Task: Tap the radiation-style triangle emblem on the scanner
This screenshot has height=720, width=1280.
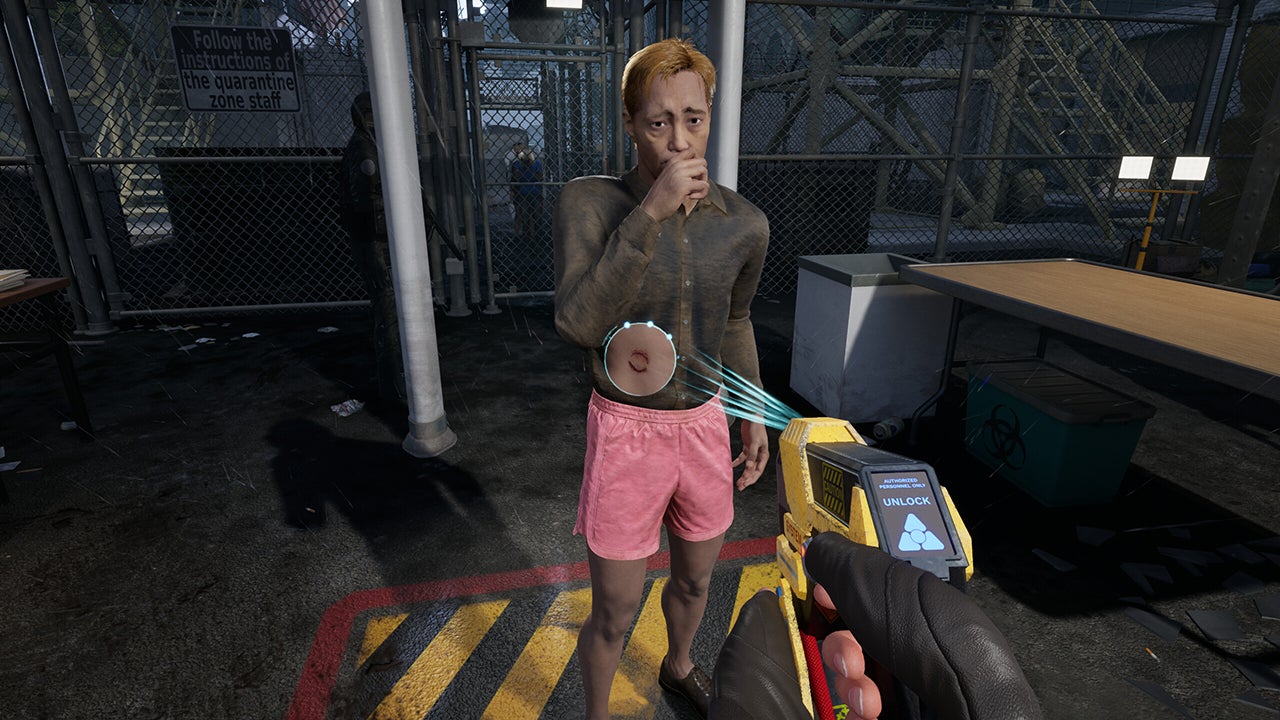Action: point(918,535)
